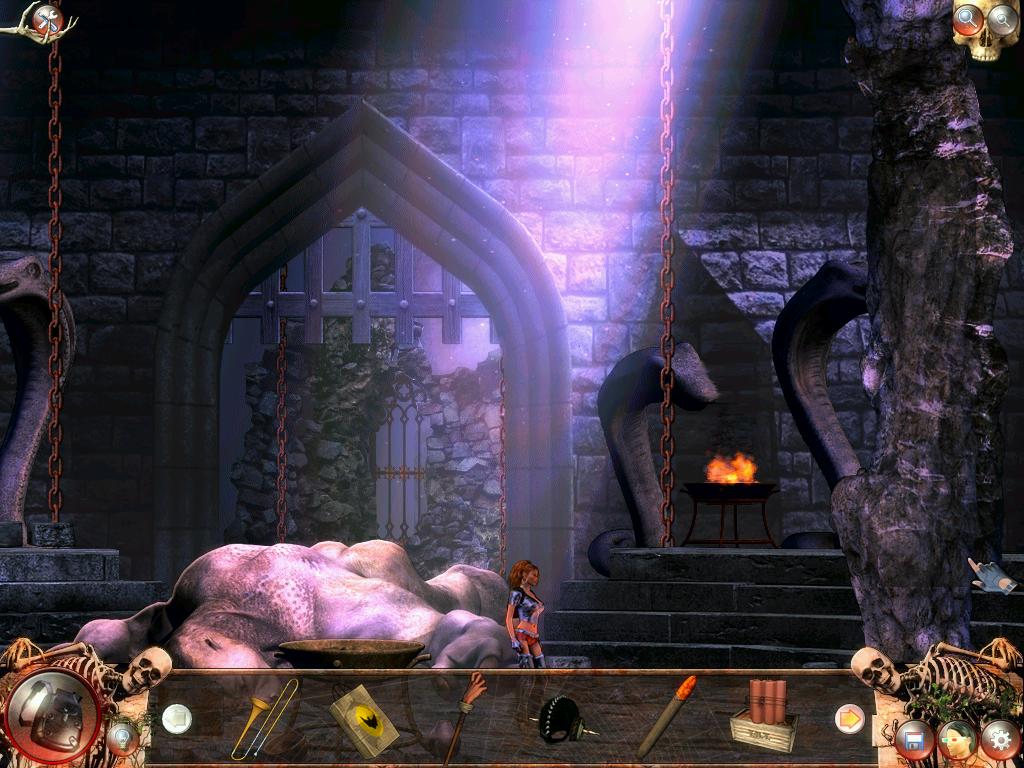Click the white left inventory arrow
The width and height of the screenshot is (1024, 768).
pos(177,718)
